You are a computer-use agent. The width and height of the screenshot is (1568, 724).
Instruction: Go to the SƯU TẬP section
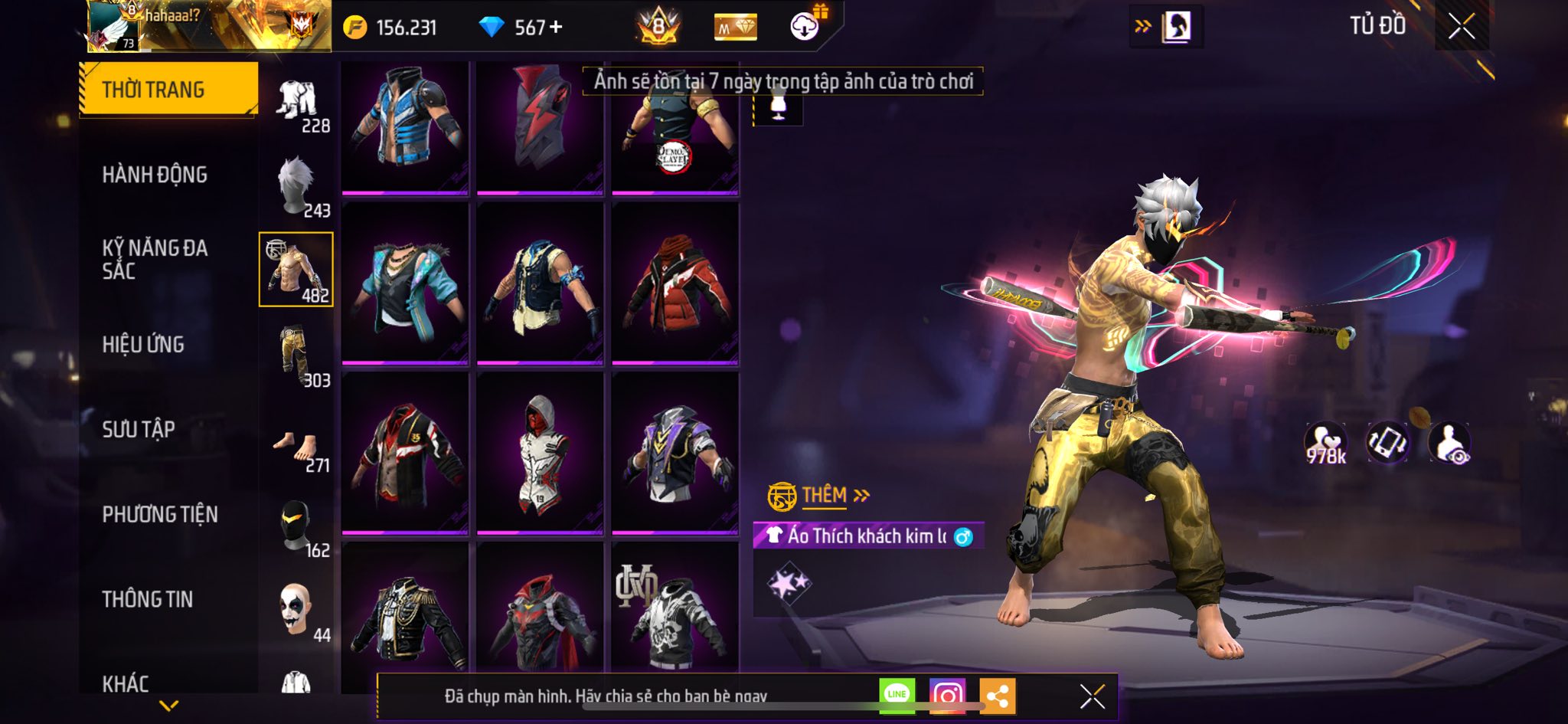coord(139,429)
